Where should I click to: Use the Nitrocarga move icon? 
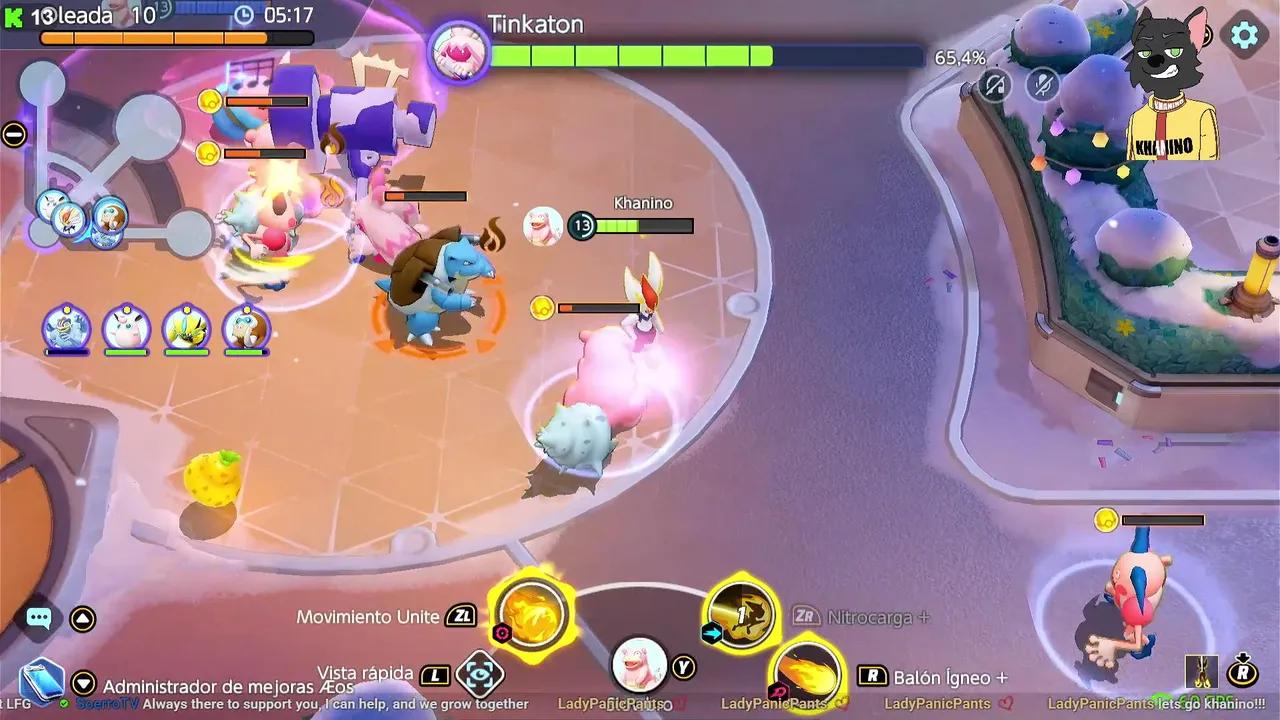(x=741, y=613)
